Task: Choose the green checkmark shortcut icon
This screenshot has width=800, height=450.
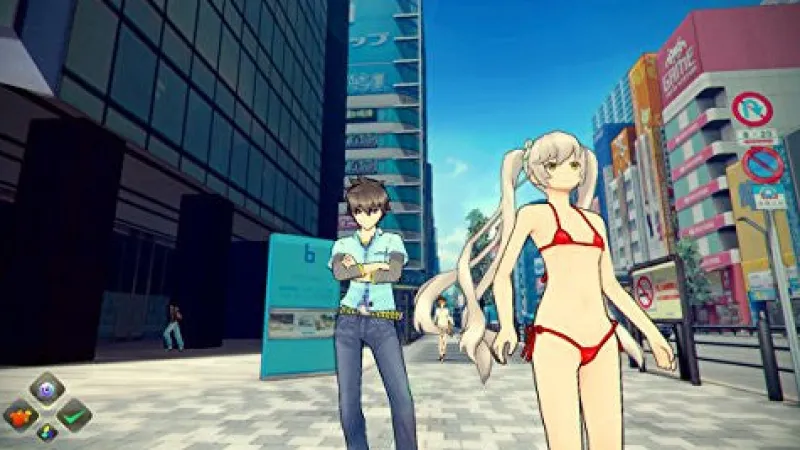Action: pyautogui.click(x=74, y=414)
